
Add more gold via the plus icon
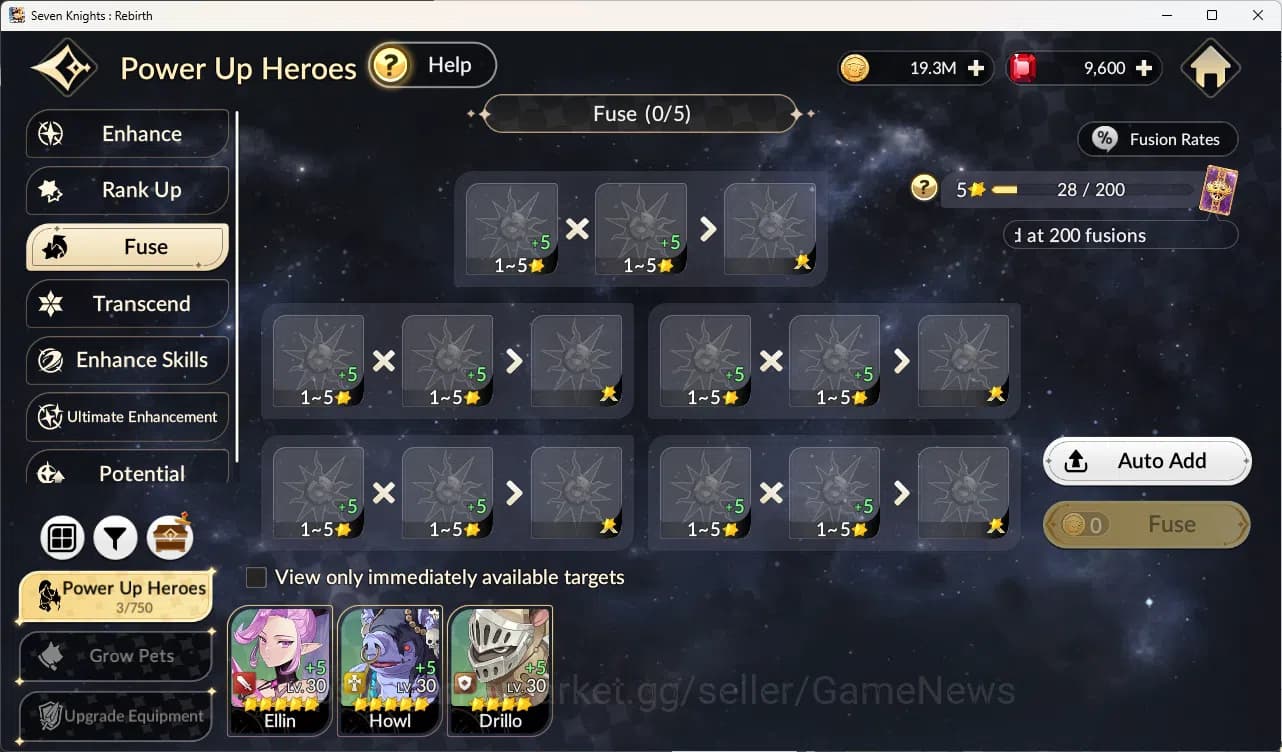tap(975, 68)
